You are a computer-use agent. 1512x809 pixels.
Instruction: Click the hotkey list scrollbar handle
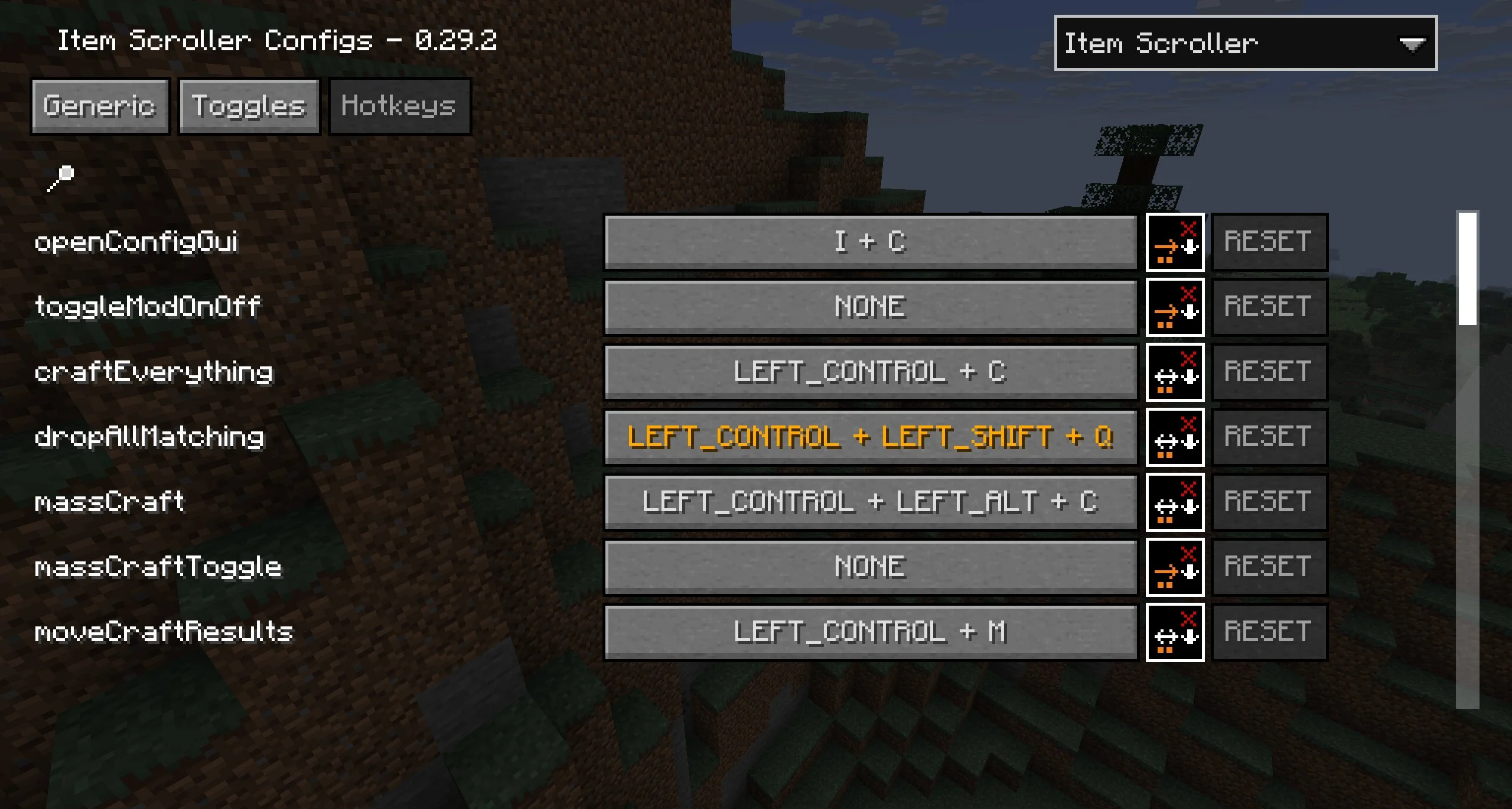pos(1467,268)
